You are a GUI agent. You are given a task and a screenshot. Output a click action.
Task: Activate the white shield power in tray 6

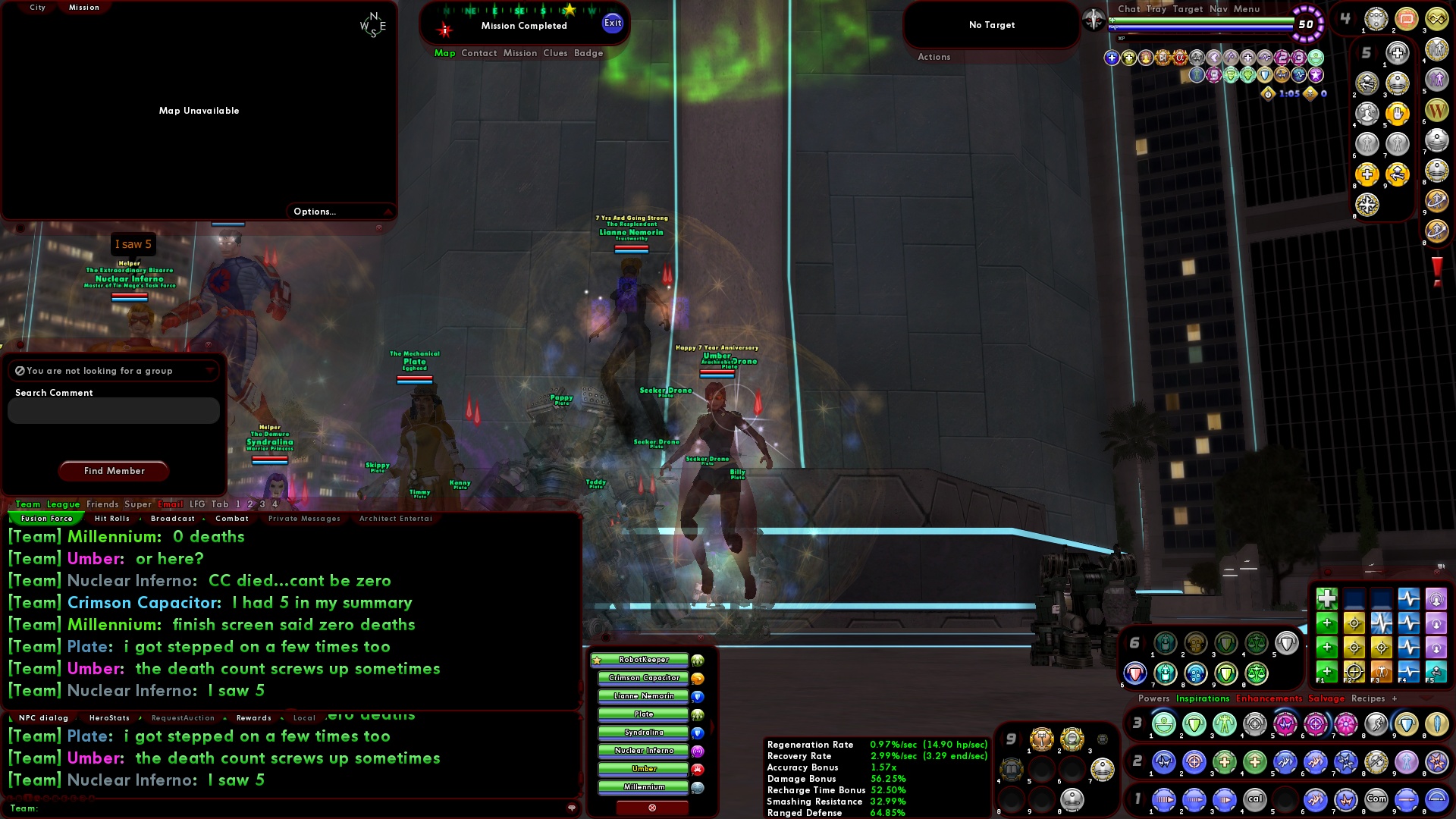click(1287, 644)
